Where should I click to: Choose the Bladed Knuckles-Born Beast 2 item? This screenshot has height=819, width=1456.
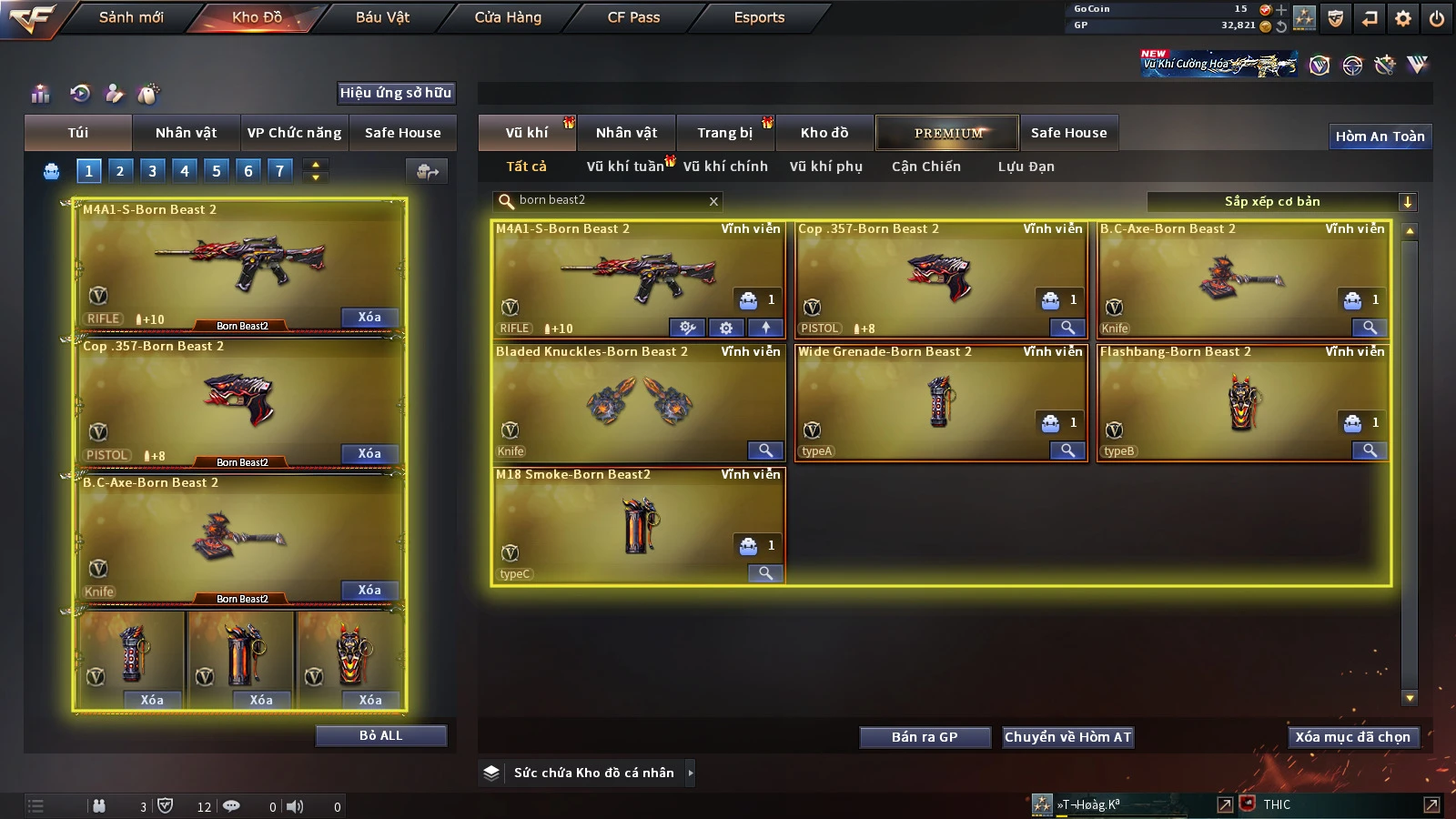click(638, 400)
